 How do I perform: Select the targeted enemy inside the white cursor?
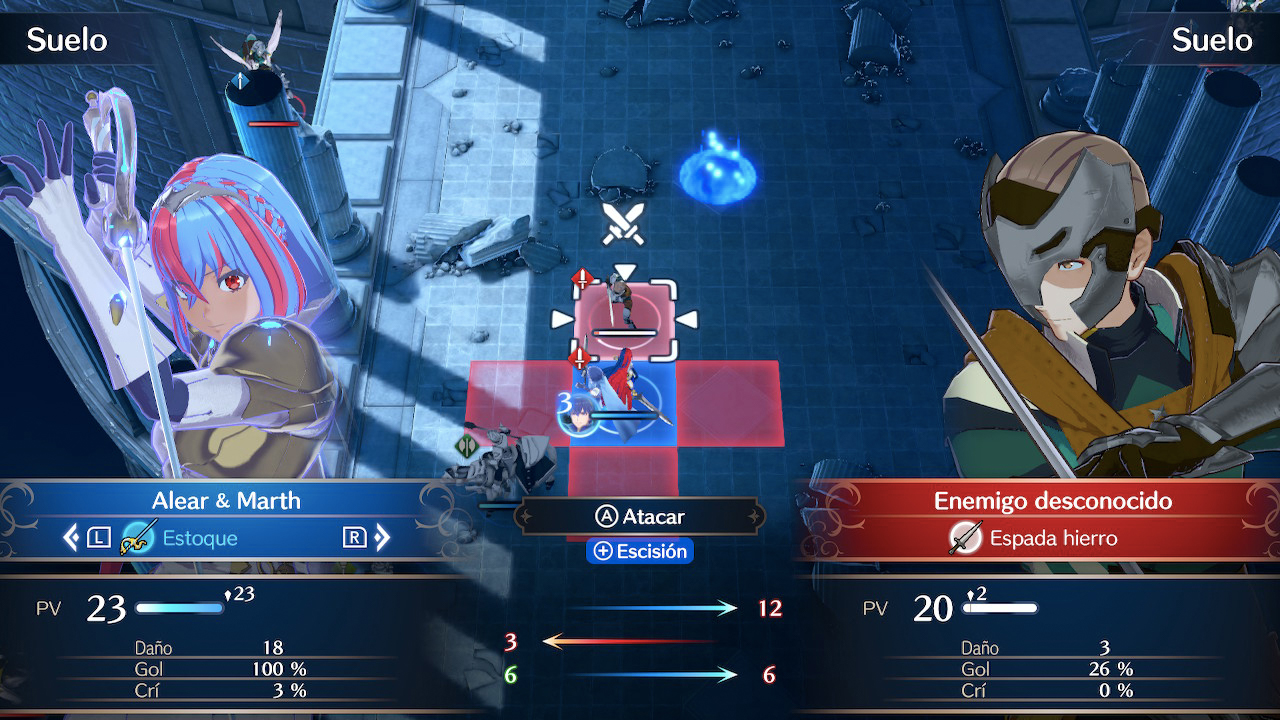click(624, 316)
